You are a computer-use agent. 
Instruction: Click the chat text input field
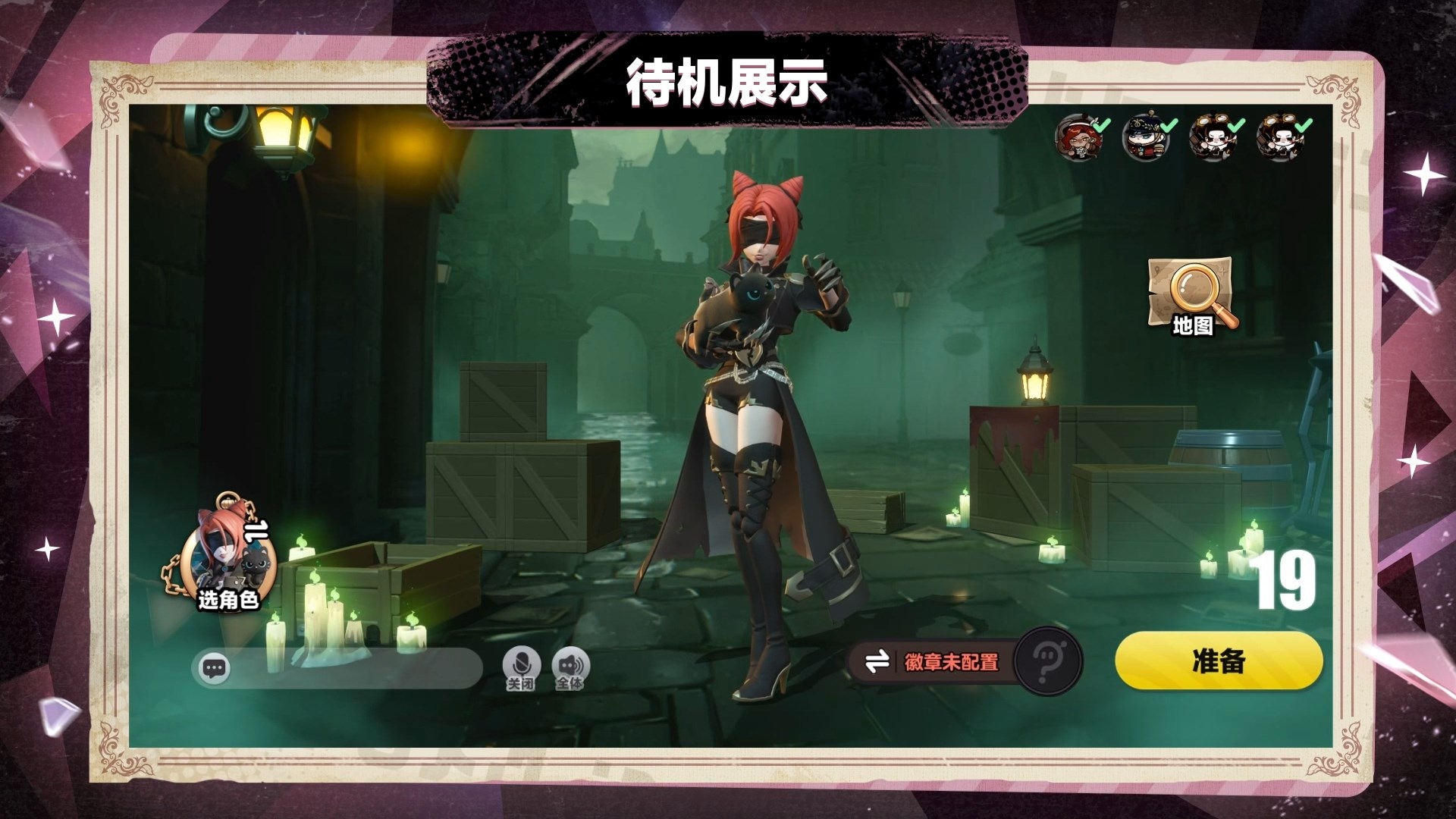coord(341,667)
